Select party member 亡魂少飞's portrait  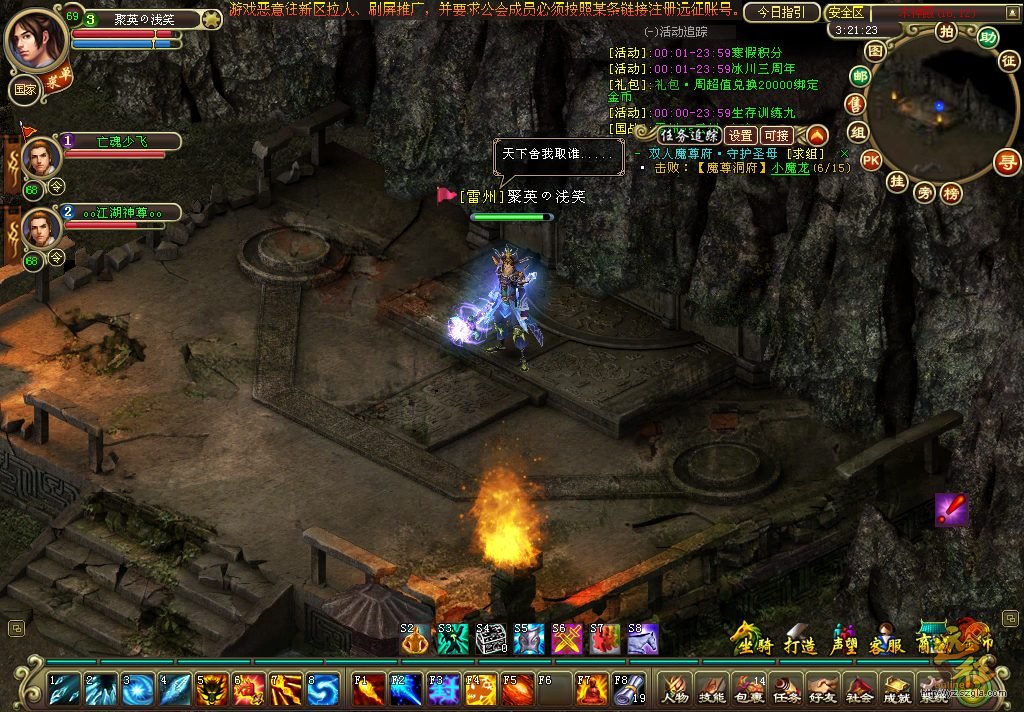[x=40, y=158]
